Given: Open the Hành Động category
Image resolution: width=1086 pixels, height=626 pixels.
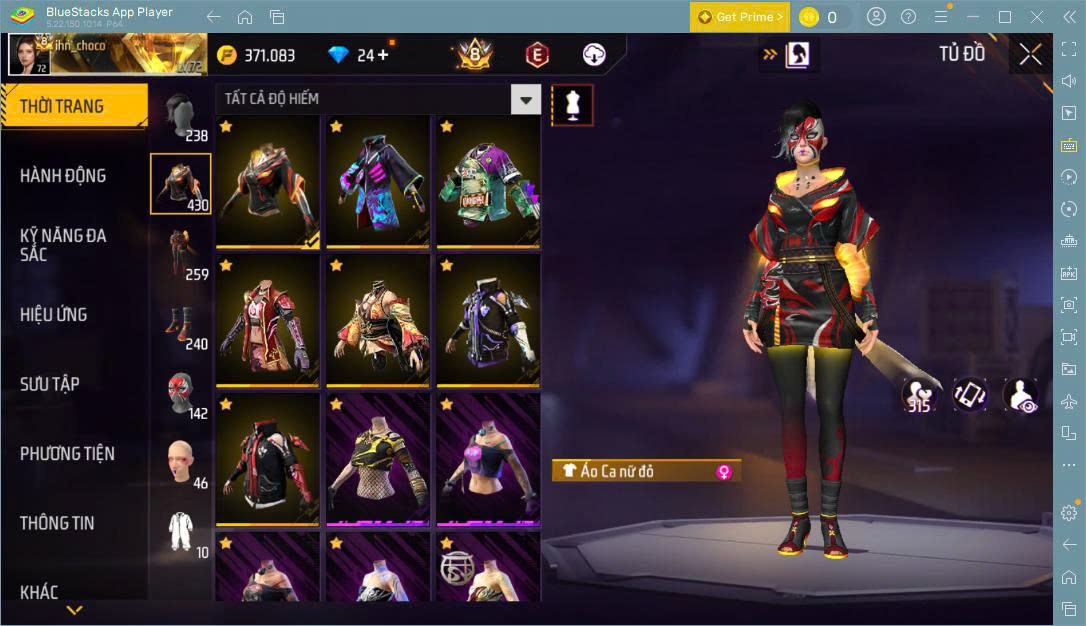Looking at the screenshot, I should (63, 176).
